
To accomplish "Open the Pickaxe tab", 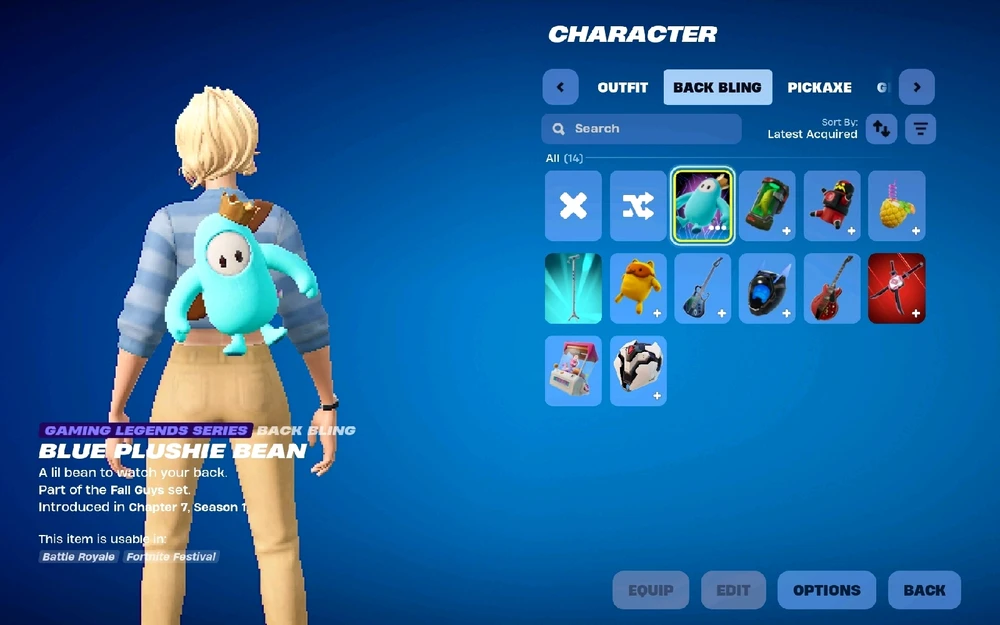I will pyautogui.click(x=819, y=87).
